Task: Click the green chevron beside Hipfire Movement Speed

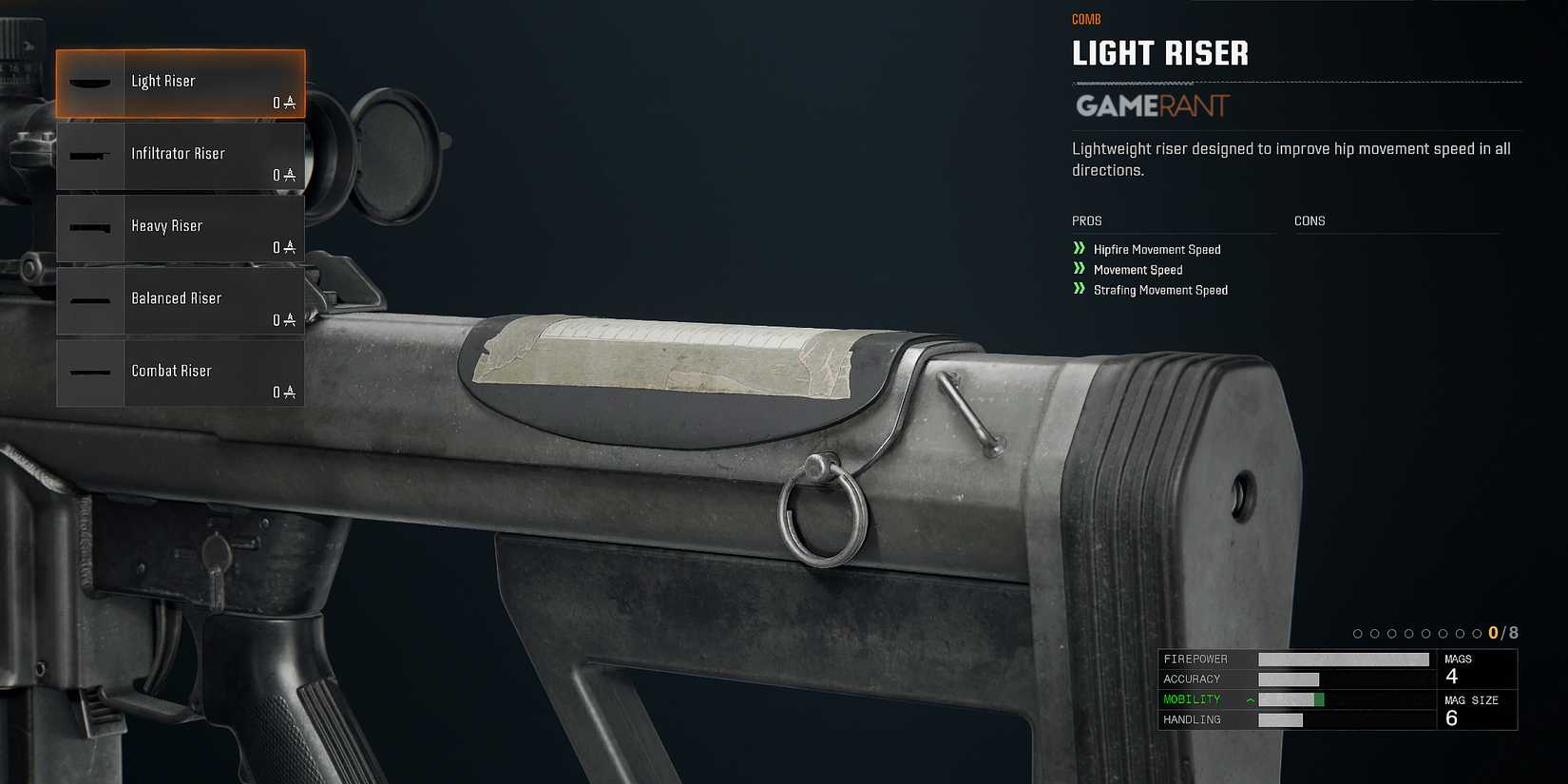Action: click(x=1079, y=248)
